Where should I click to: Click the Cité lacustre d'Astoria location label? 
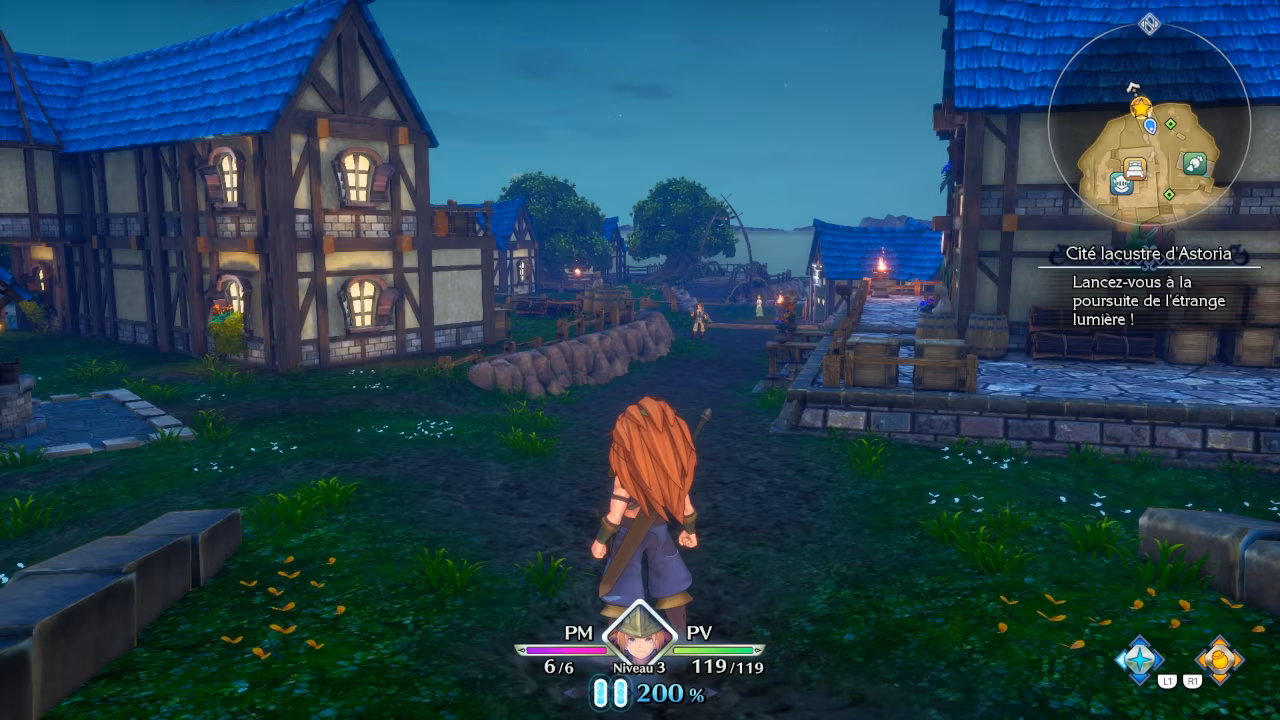[1148, 254]
